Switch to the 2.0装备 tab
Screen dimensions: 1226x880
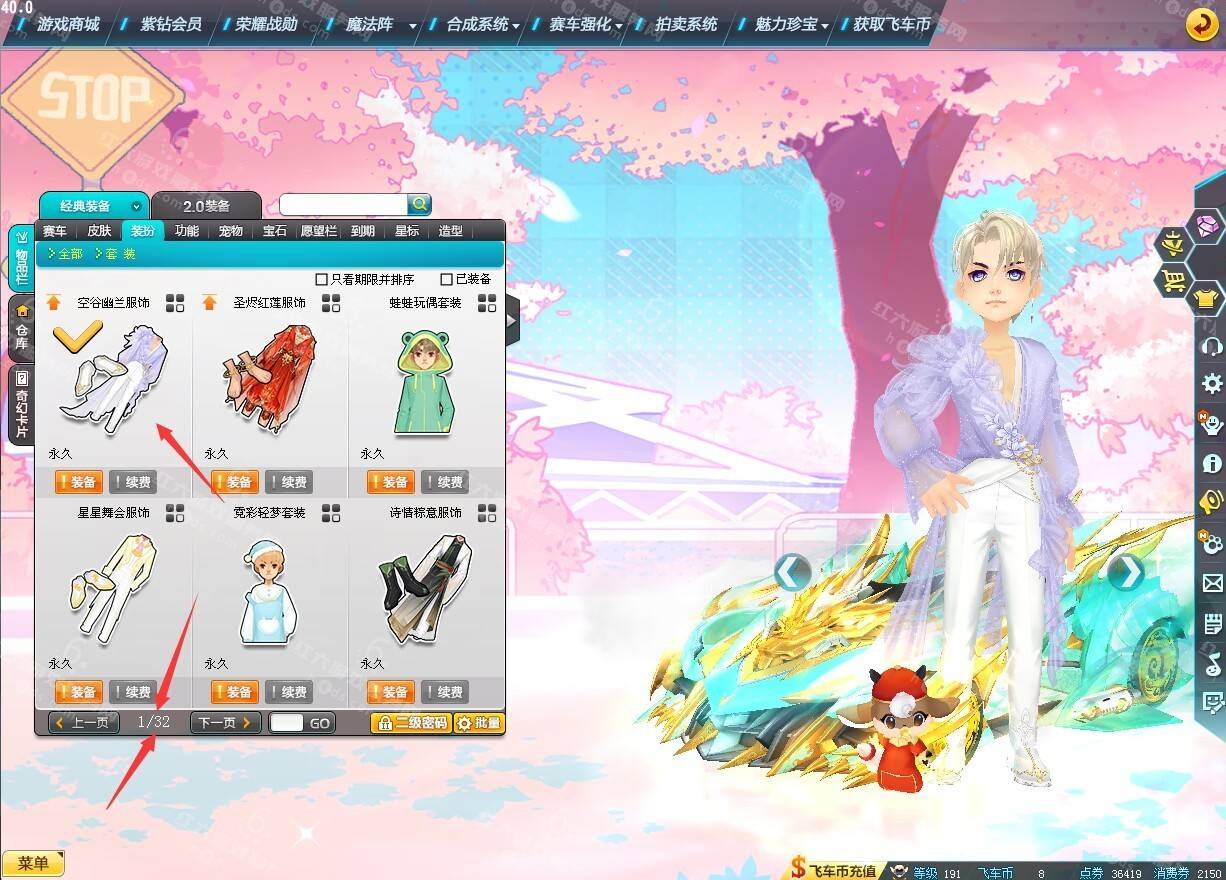[x=206, y=206]
